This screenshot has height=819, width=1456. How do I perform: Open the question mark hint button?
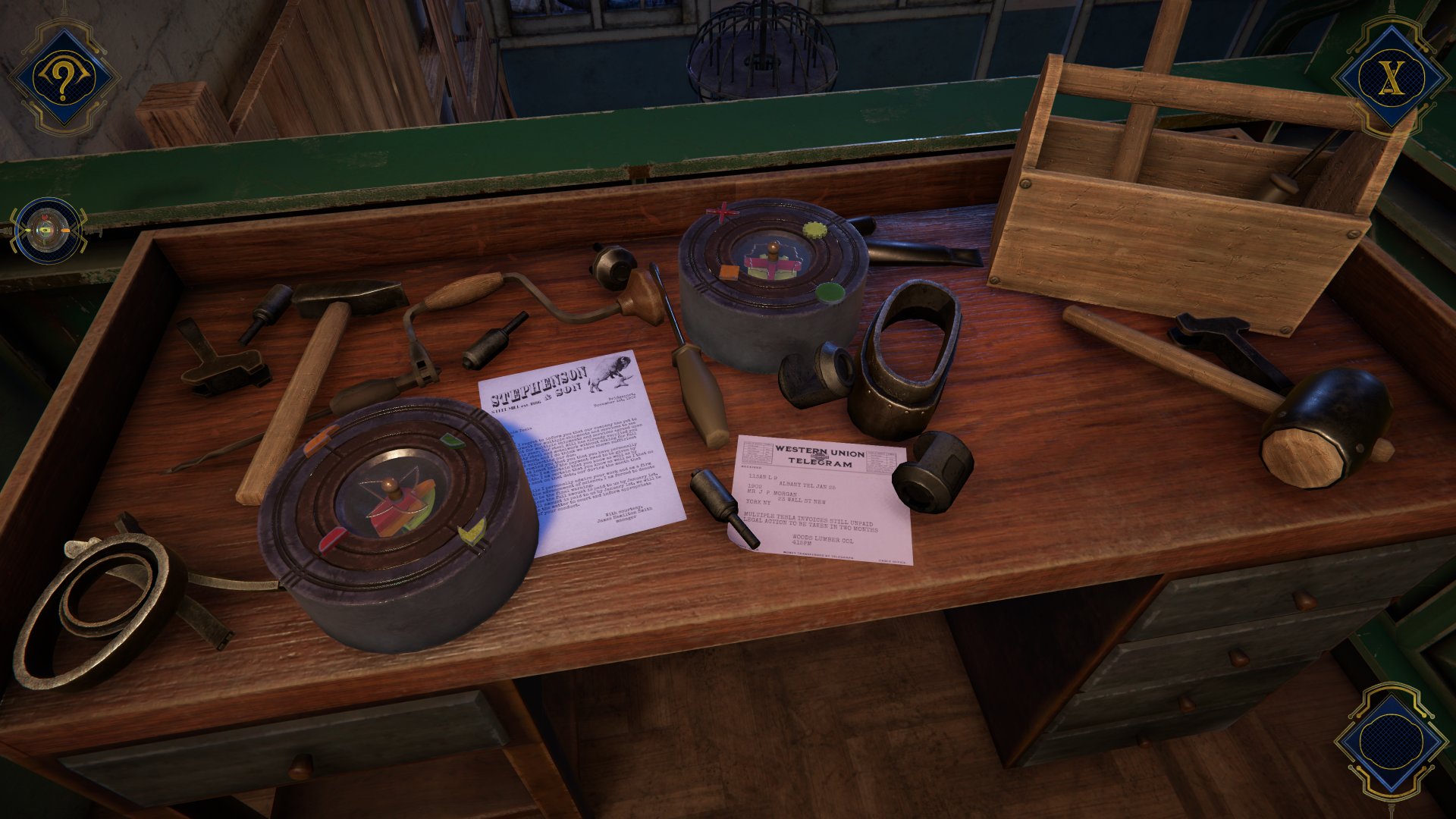click(63, 77)
